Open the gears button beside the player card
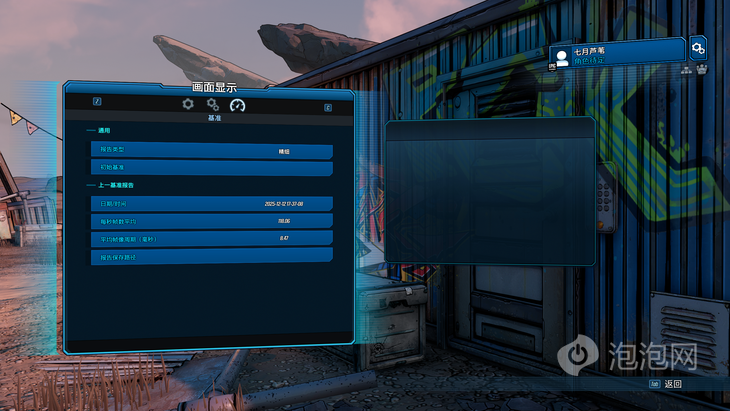The image size is (730, 411). pyautogui.click(x=698, y=48)
